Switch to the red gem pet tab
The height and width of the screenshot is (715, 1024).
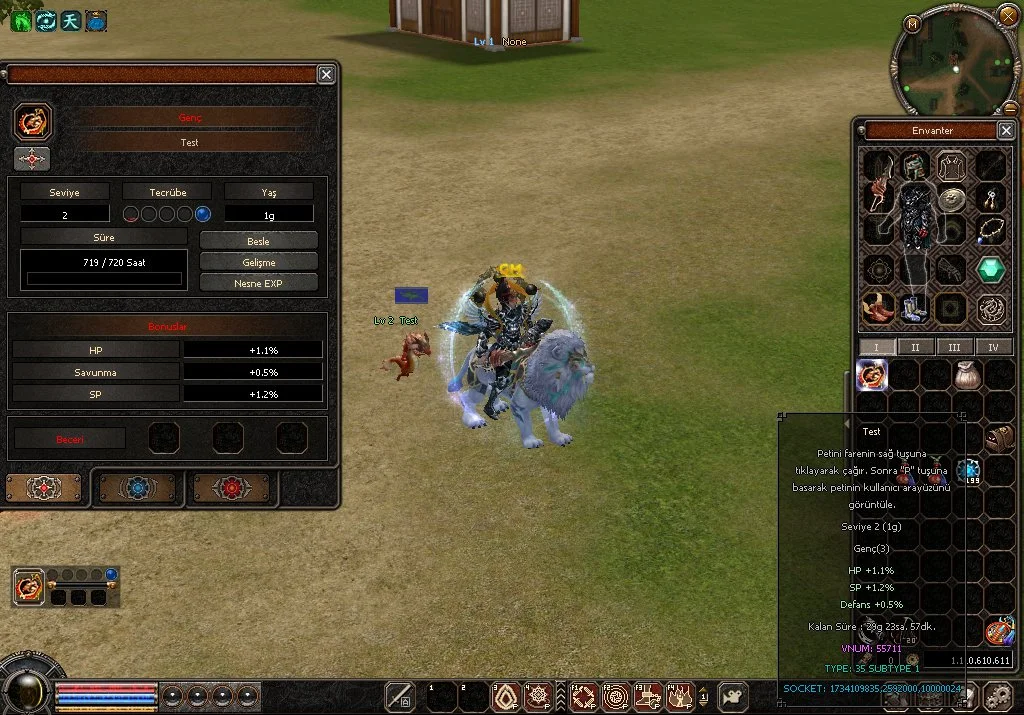(231, 488)
